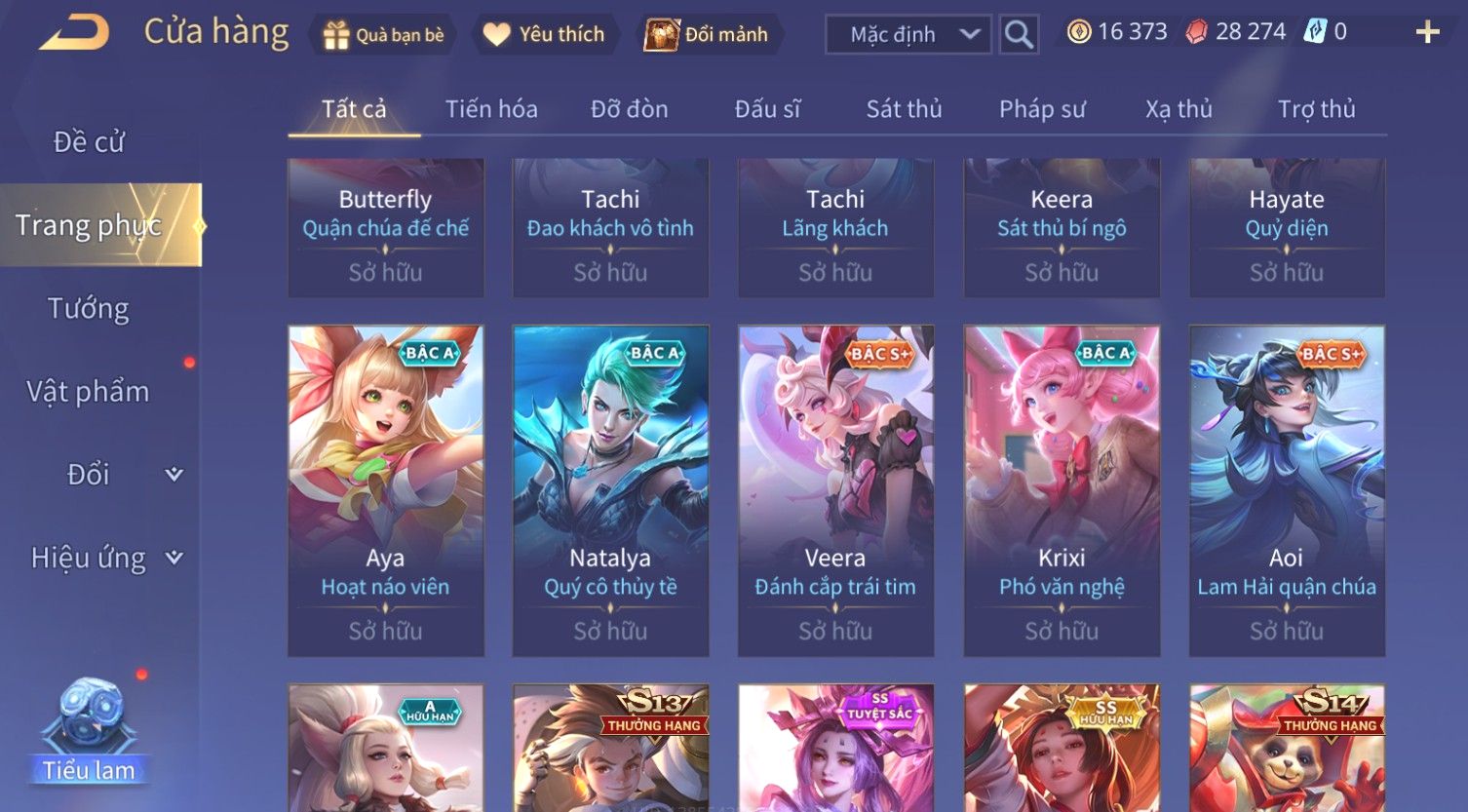Switch to Xạ thủ tab

[1178, 109]
